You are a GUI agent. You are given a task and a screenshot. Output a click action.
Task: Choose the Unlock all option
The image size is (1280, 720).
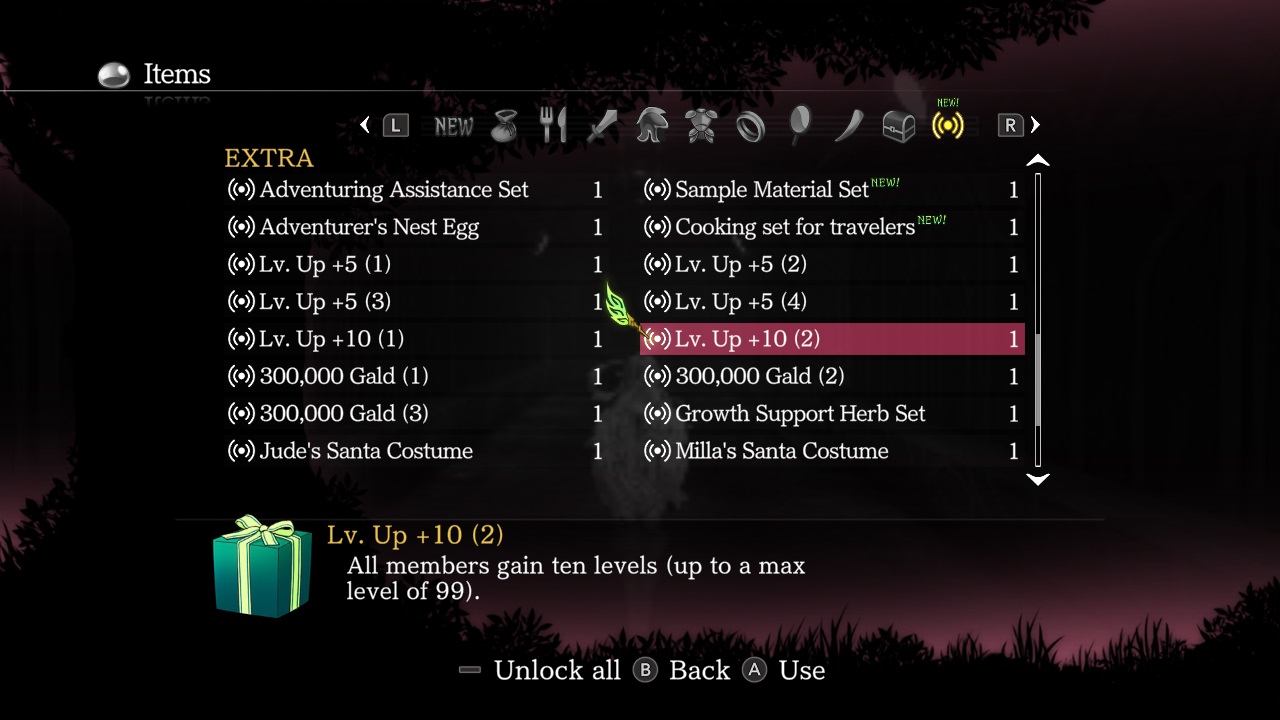557,670
